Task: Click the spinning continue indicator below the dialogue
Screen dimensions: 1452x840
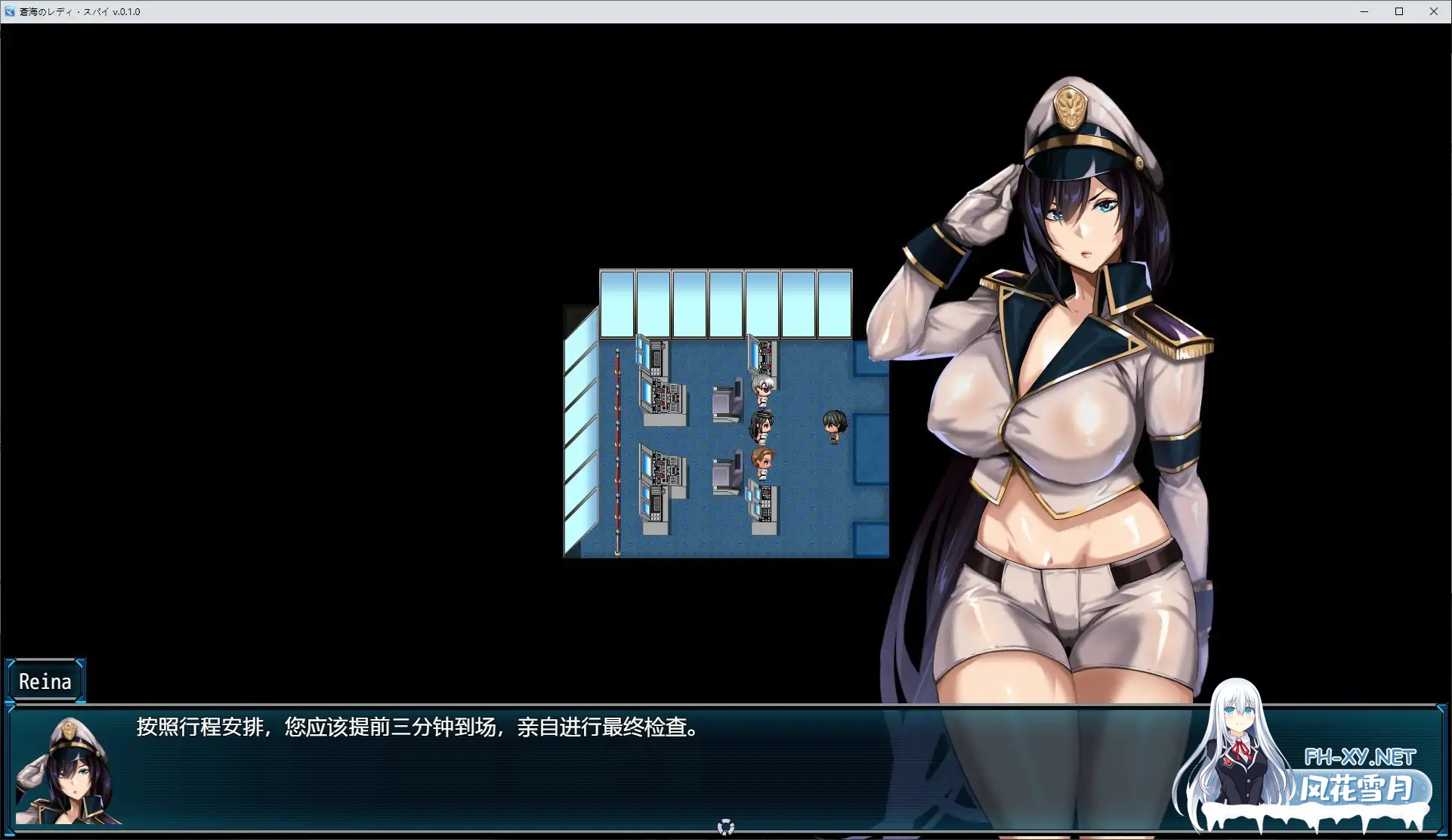Action: click(726, 826)
